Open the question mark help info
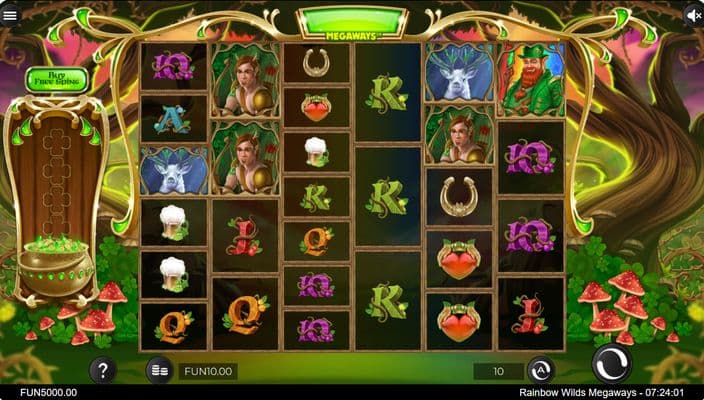 (x=103, y=370)
